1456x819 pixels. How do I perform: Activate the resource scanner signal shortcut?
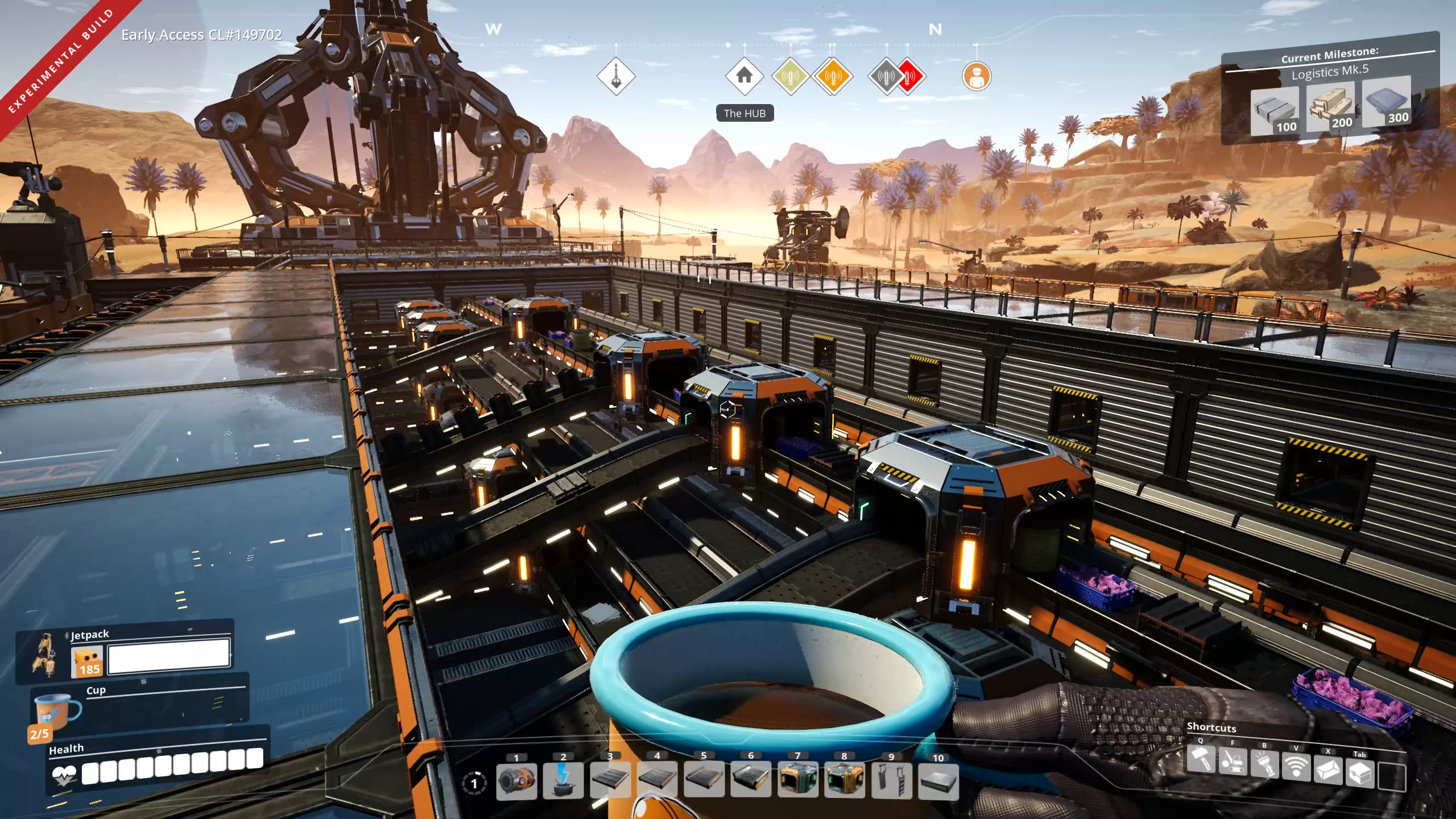(x=1296, y=769)
